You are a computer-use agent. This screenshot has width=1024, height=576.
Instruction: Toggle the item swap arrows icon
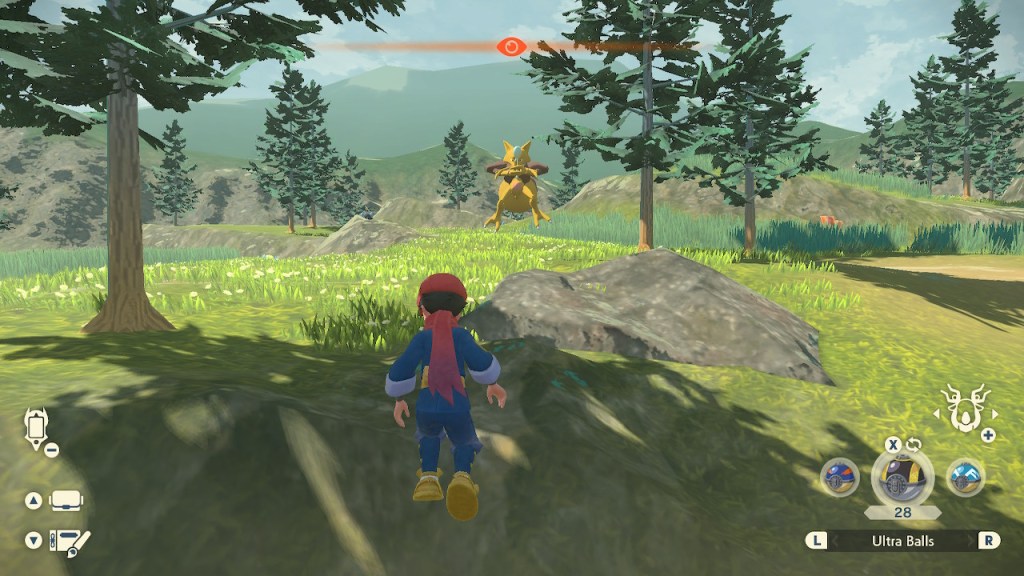coord(913,445)
